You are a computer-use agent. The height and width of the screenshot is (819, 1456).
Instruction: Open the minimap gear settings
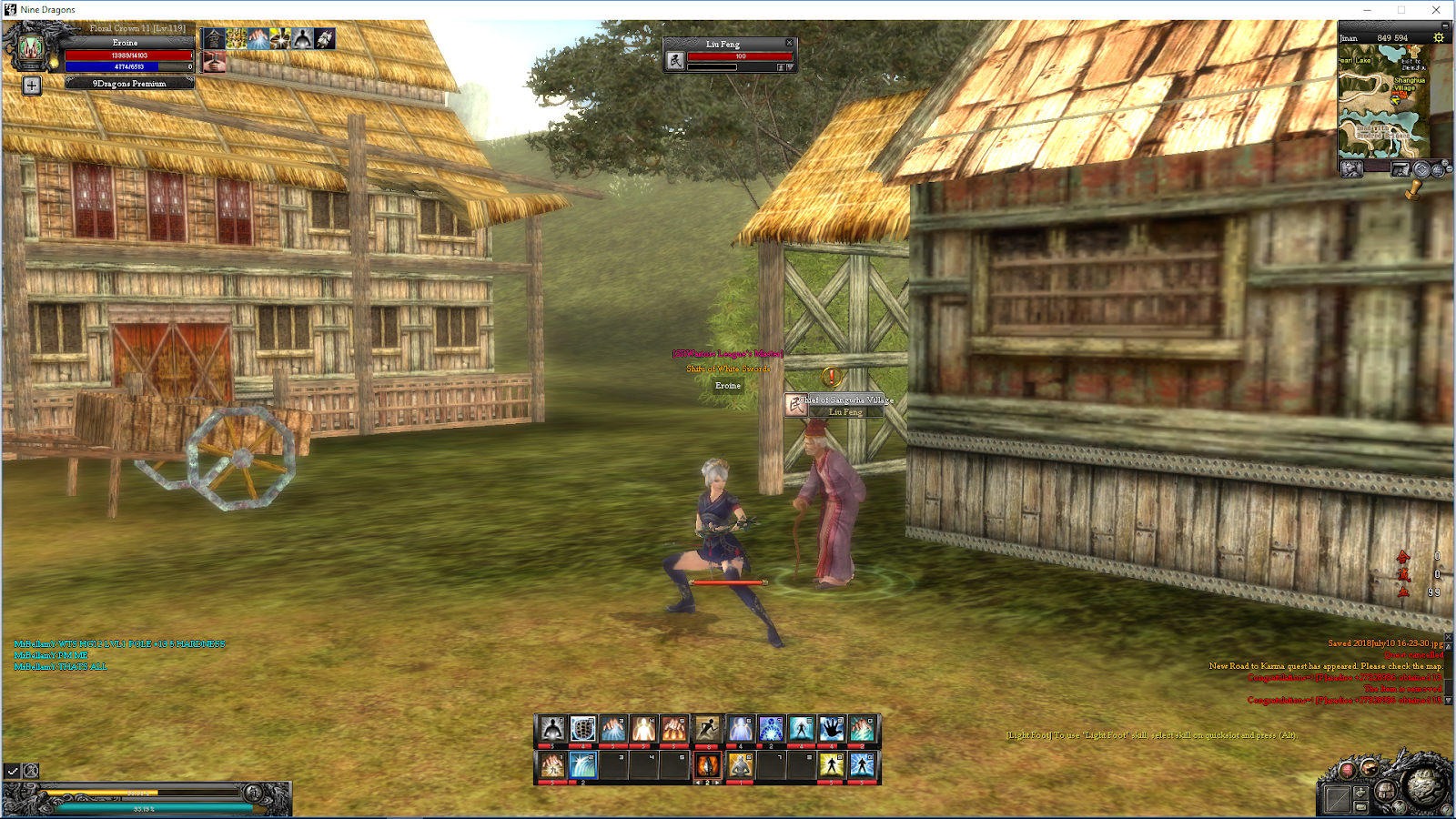point(1439,37)
